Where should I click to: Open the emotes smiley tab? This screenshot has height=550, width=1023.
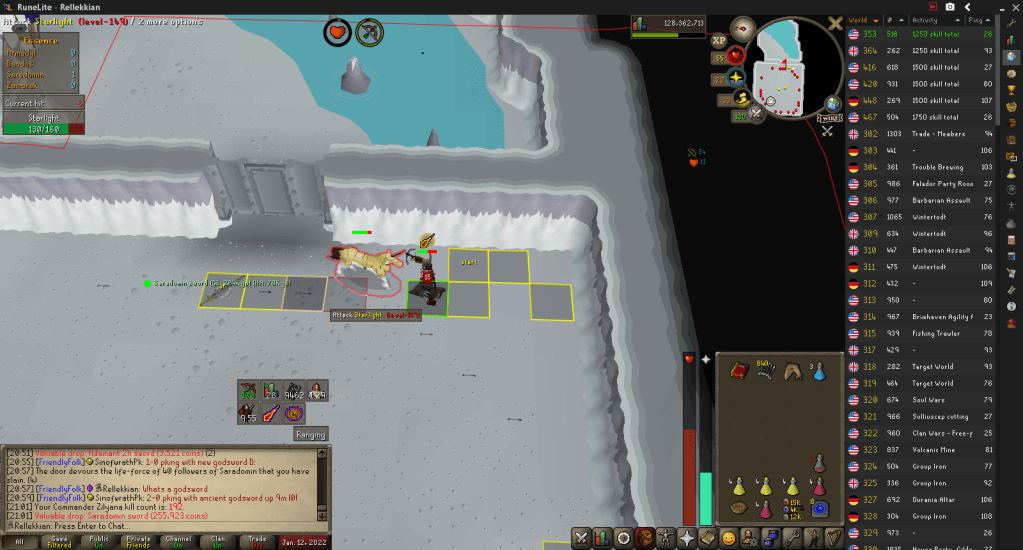click(729, 538)
